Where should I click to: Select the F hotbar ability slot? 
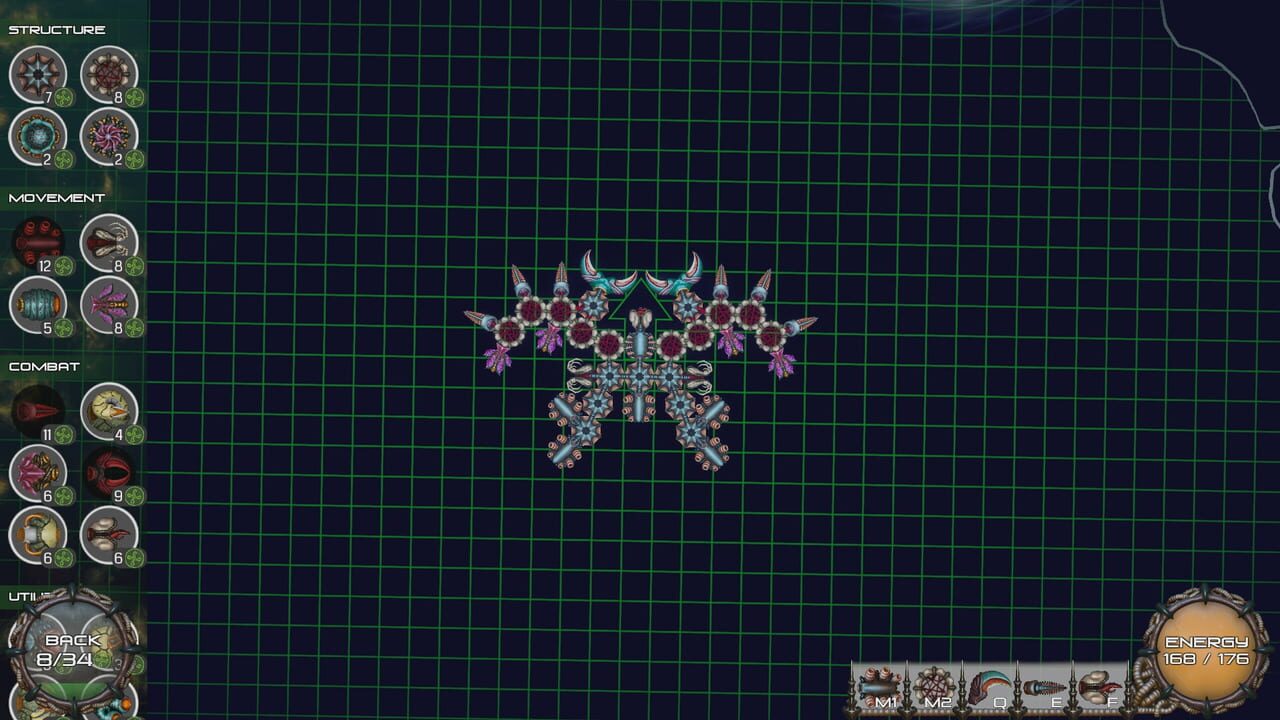pos(1100,685)
